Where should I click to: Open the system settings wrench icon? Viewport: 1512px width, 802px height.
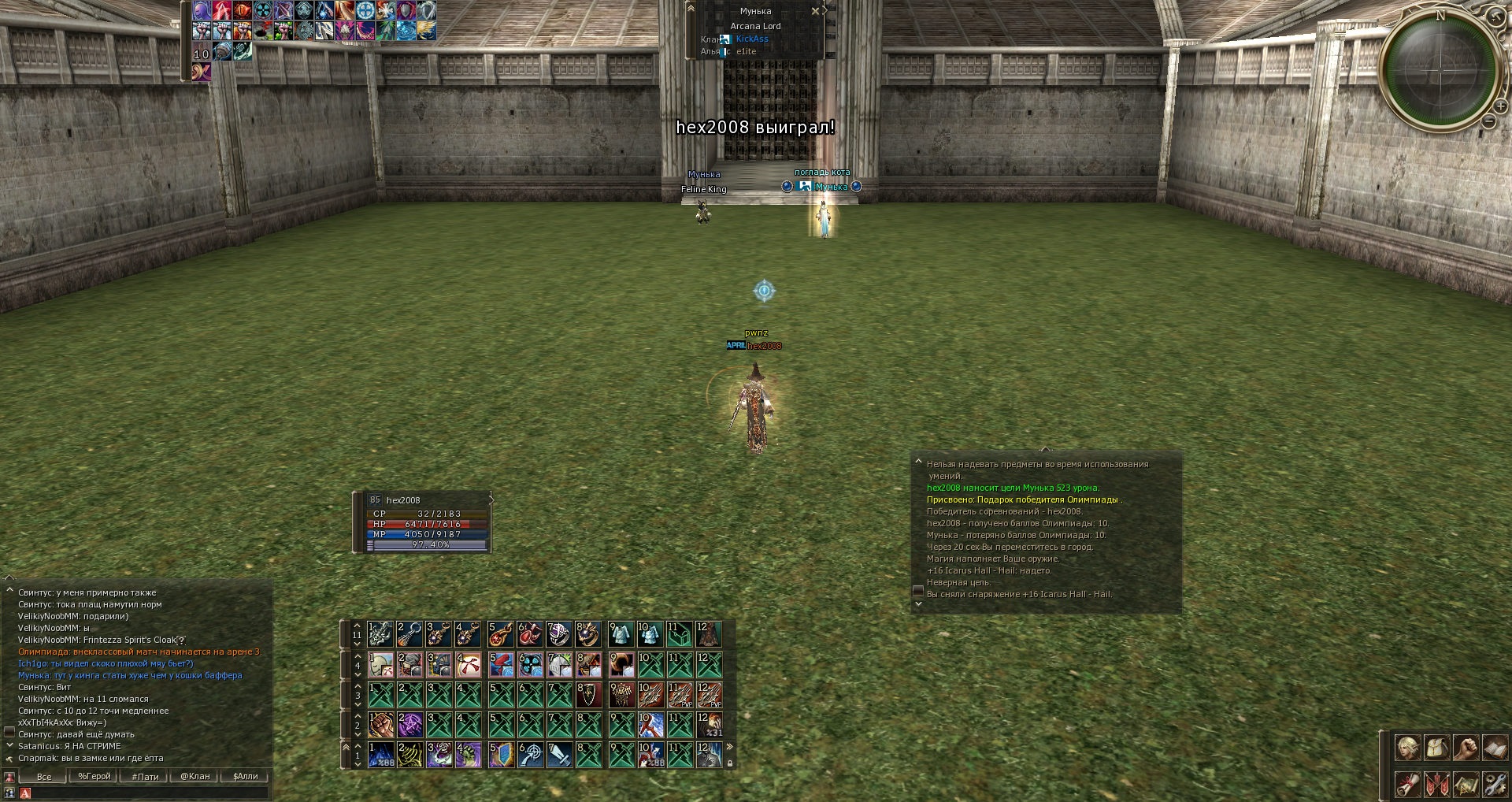[x=1494, y=784]
